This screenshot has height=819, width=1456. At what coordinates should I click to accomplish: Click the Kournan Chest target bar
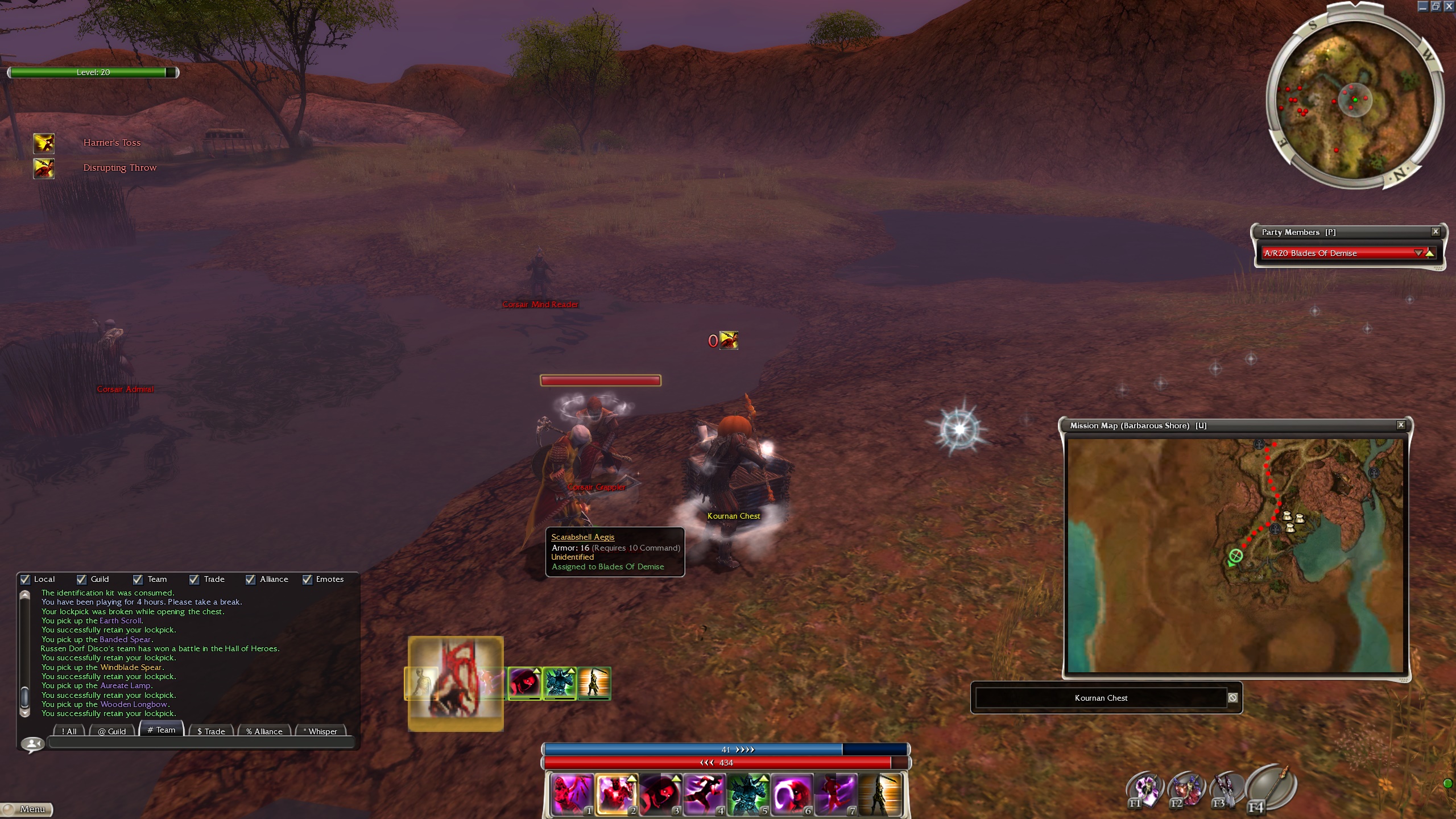(x=1101, y=698)
